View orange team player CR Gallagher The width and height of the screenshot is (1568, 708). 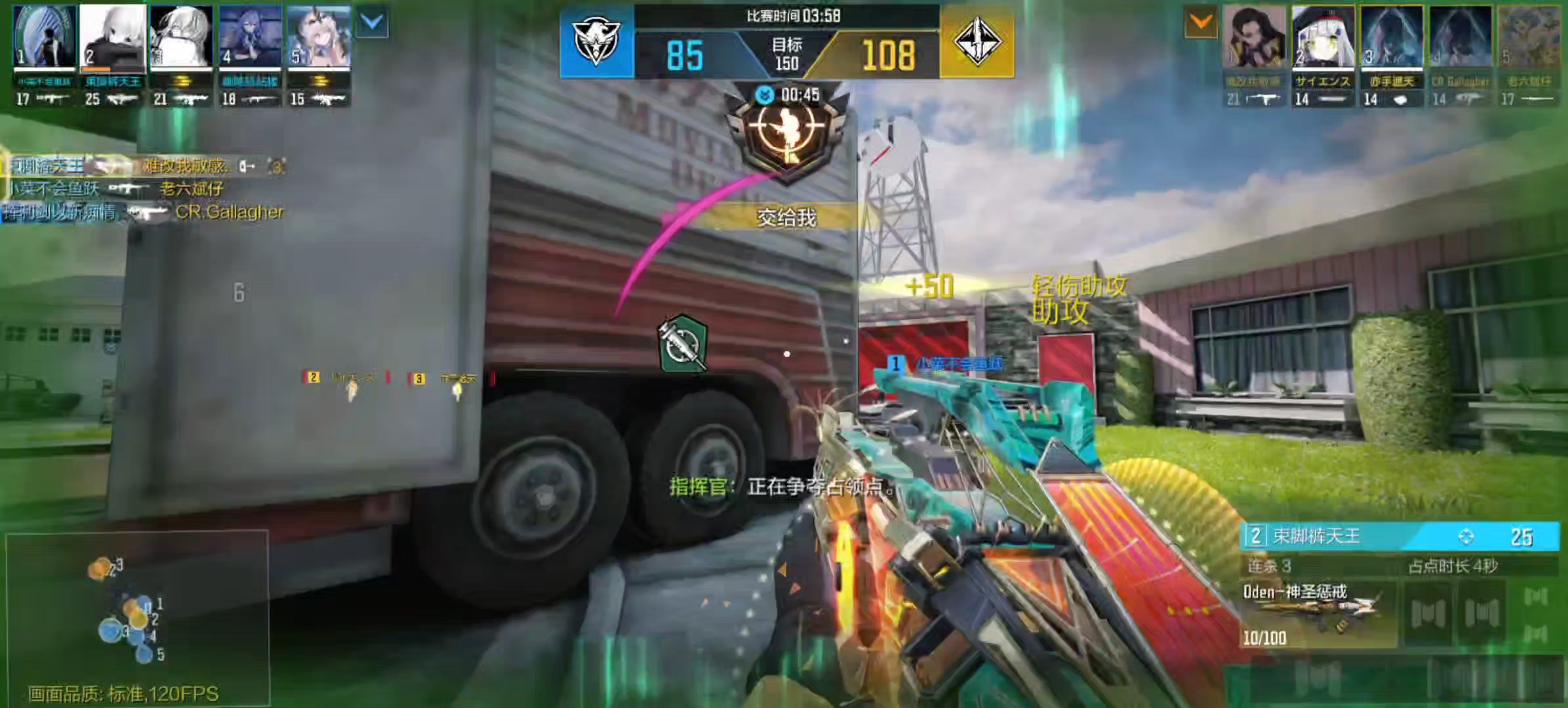[x=1460, y=37]
